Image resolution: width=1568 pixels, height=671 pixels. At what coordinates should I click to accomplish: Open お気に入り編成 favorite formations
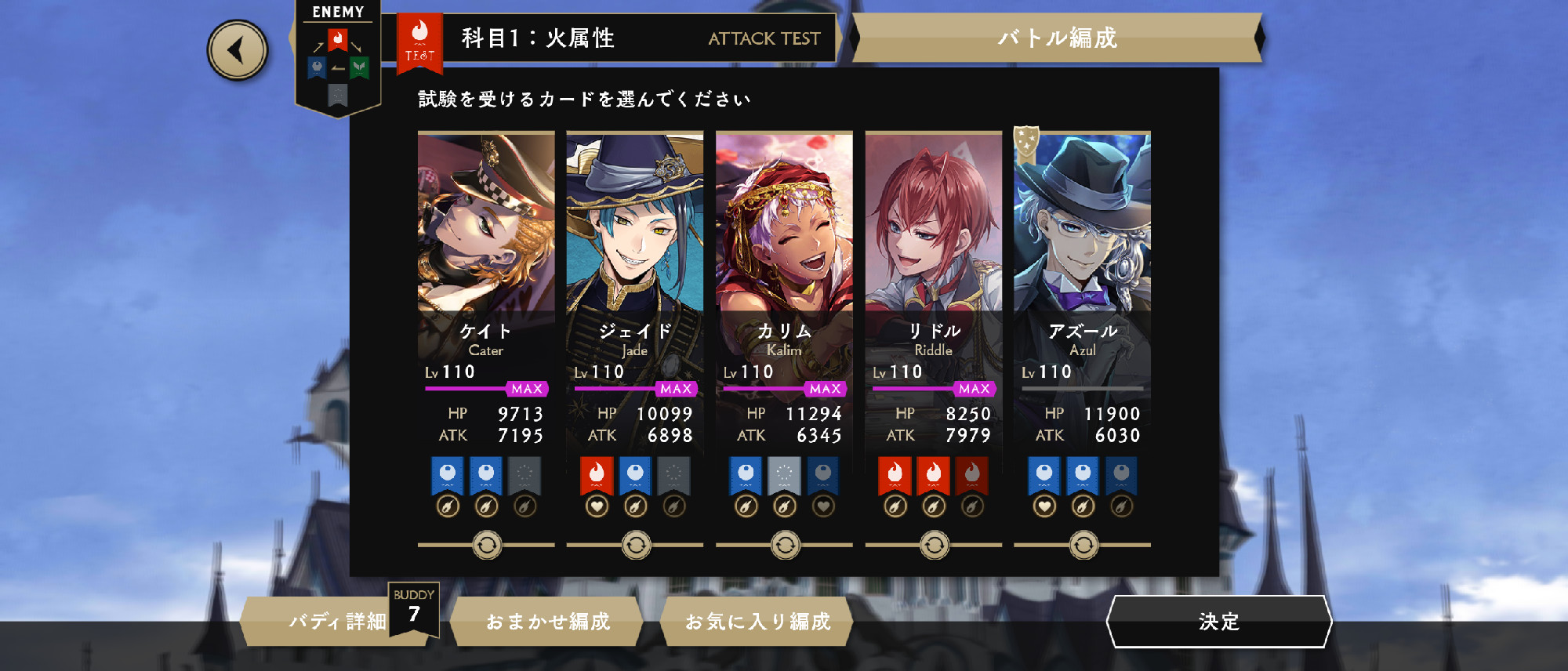click(757, 622)
